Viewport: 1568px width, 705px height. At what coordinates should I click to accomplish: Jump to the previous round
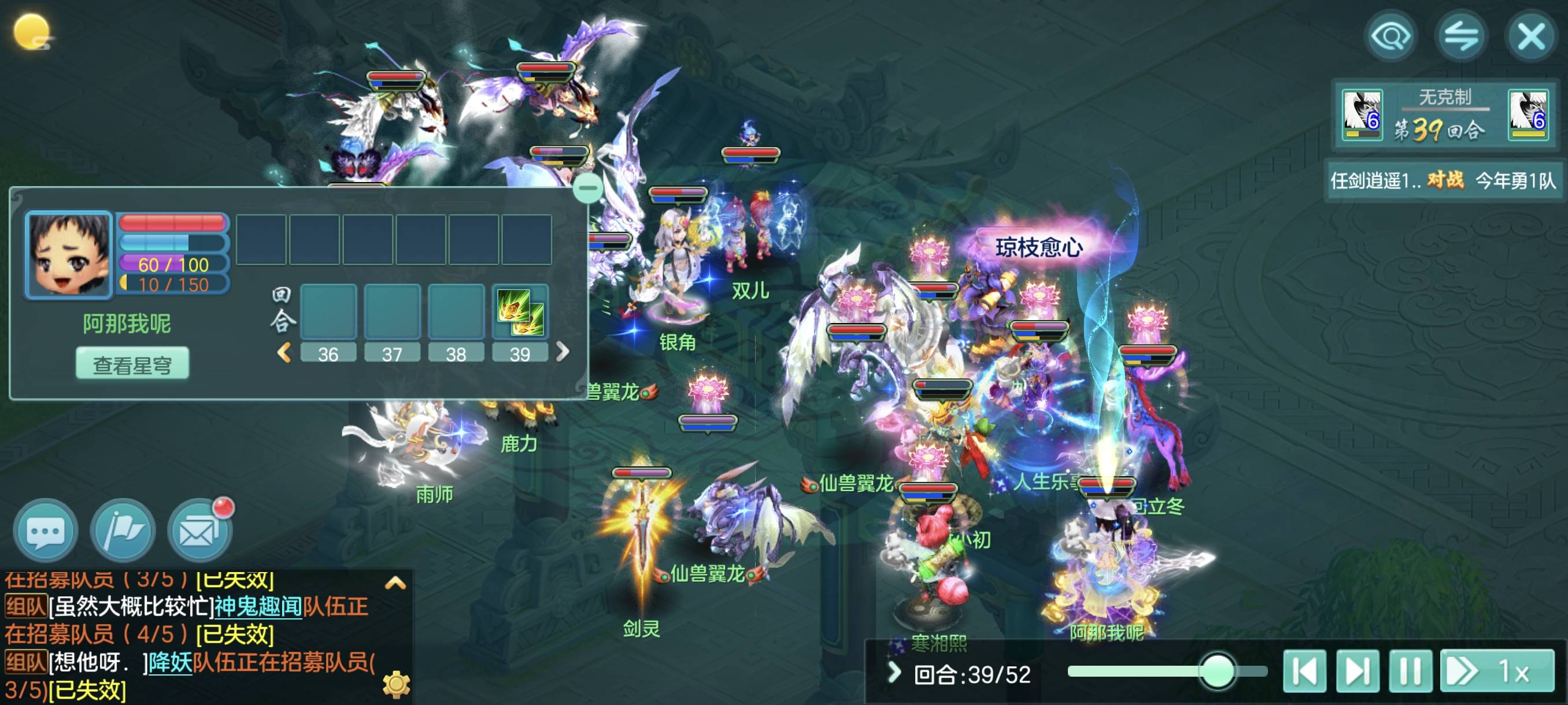click(1304, 671)
